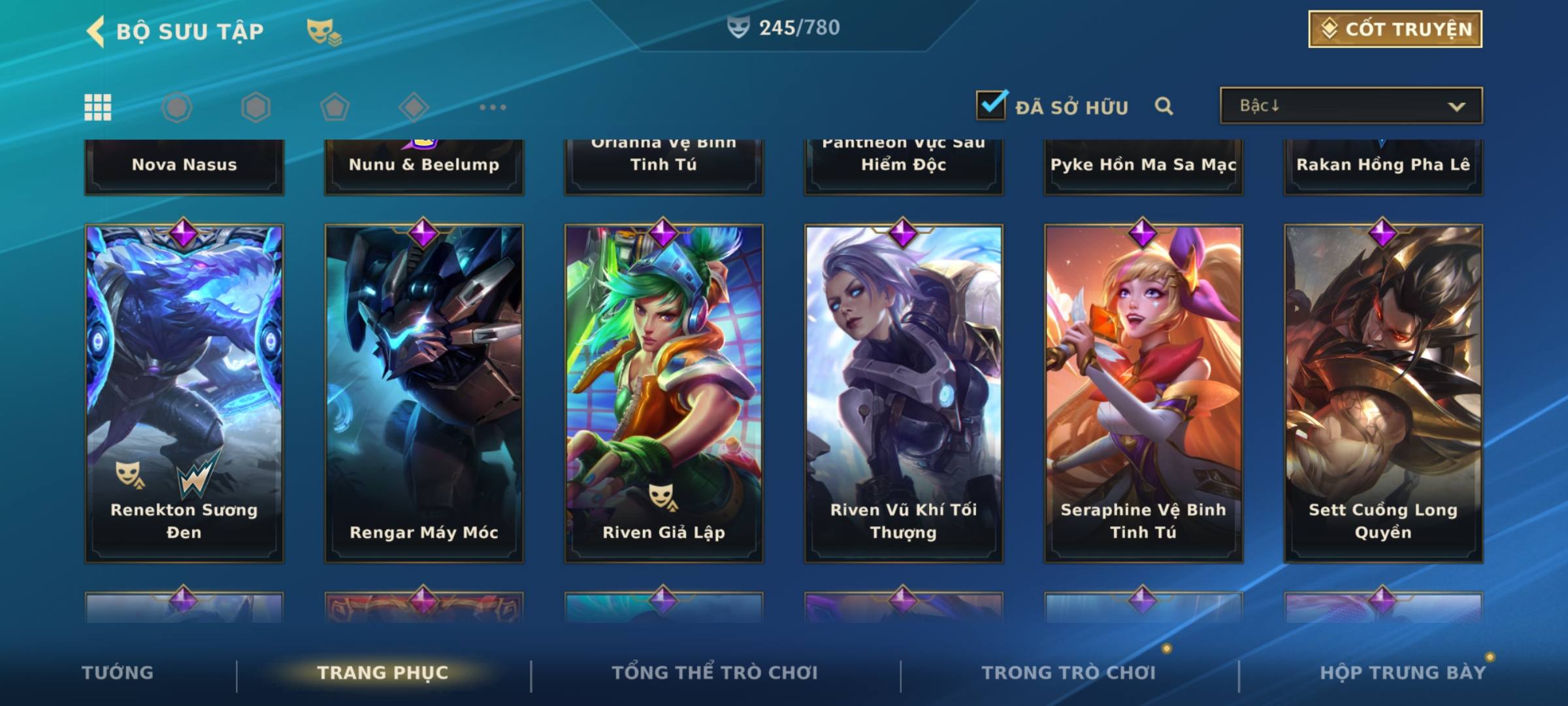1568x706 pixels.
Task: Toggle the Đã Sở Hữu checkbox
Action: point(991,105)
